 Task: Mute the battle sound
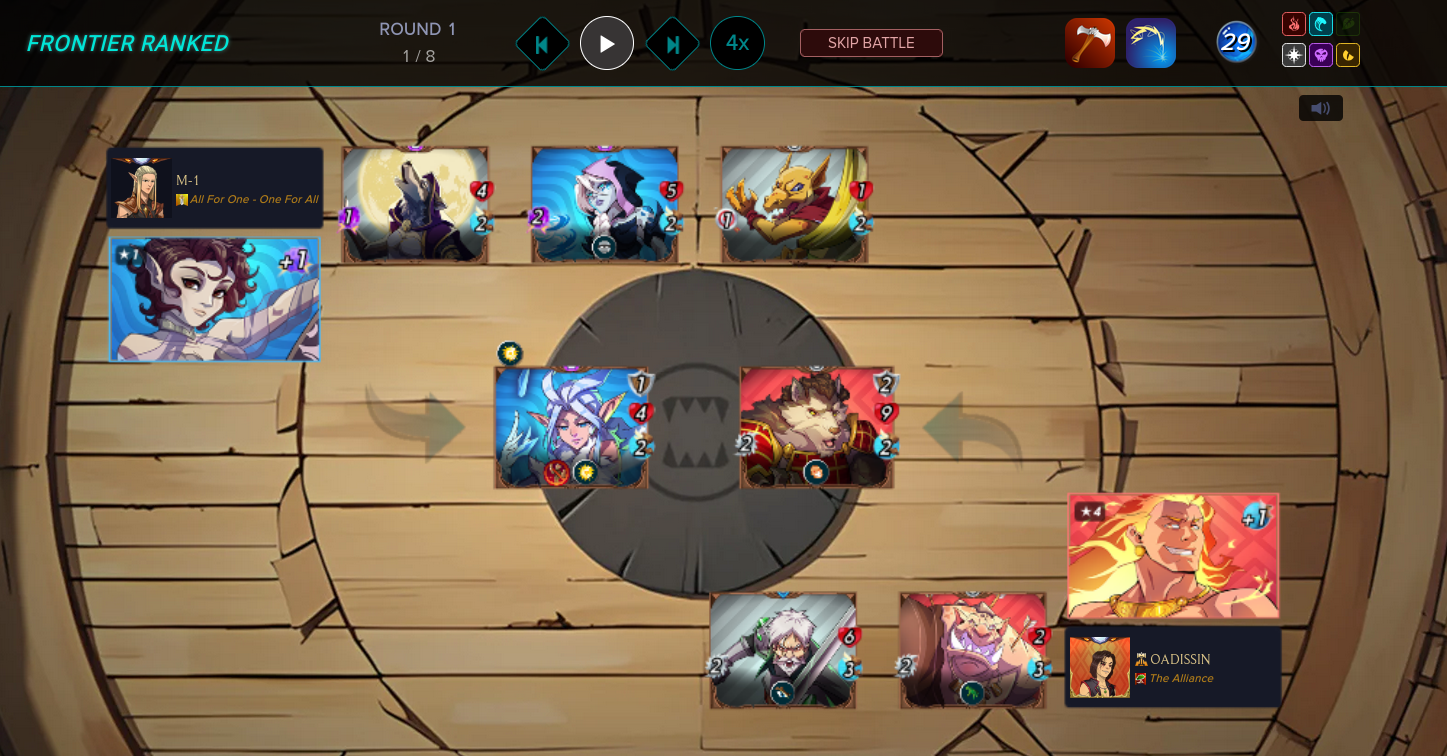pos(1320,108)
